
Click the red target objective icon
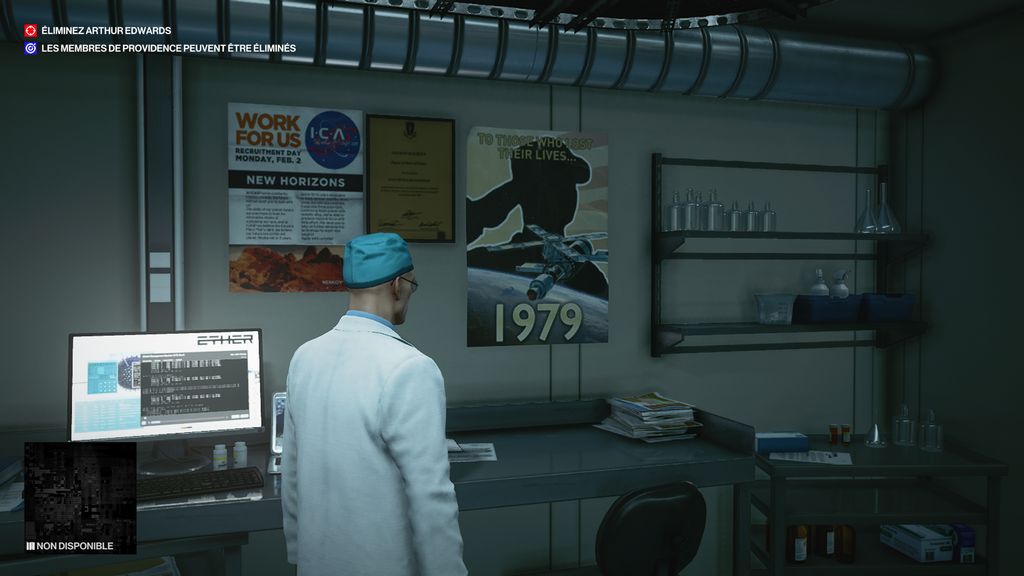click(x=31, y=31)
